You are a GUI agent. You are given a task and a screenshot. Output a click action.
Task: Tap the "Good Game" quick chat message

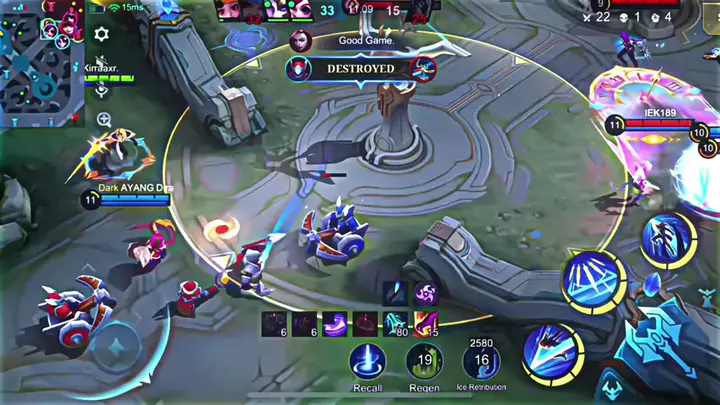tap(362, 41)
